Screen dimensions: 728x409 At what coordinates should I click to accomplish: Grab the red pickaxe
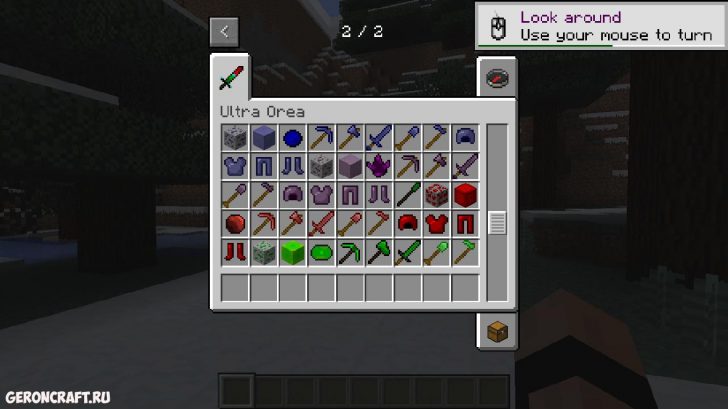[x=263, y=224]
